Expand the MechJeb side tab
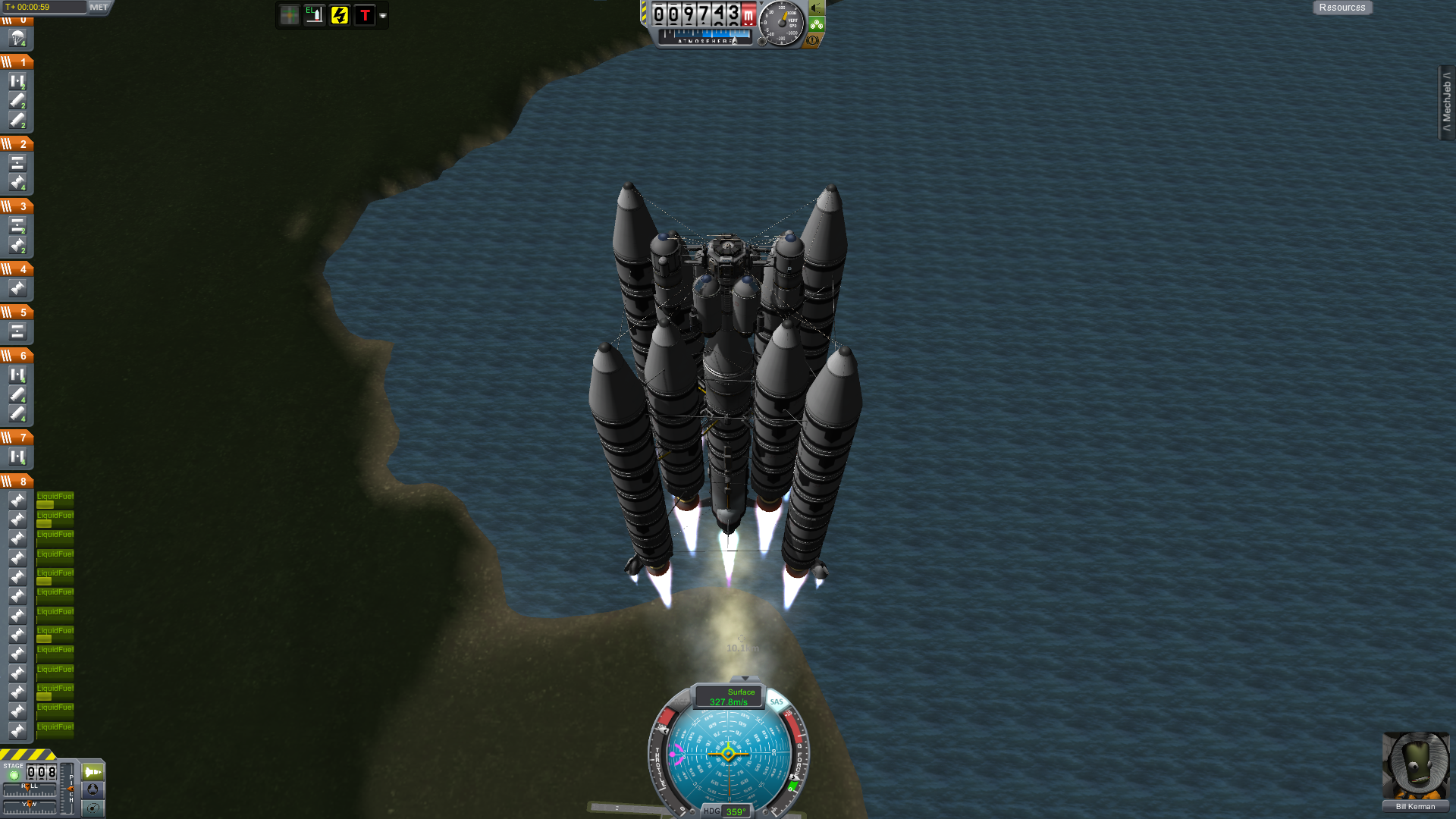Viewport: 1456px width, 819px height. [x=1446, y=102]
